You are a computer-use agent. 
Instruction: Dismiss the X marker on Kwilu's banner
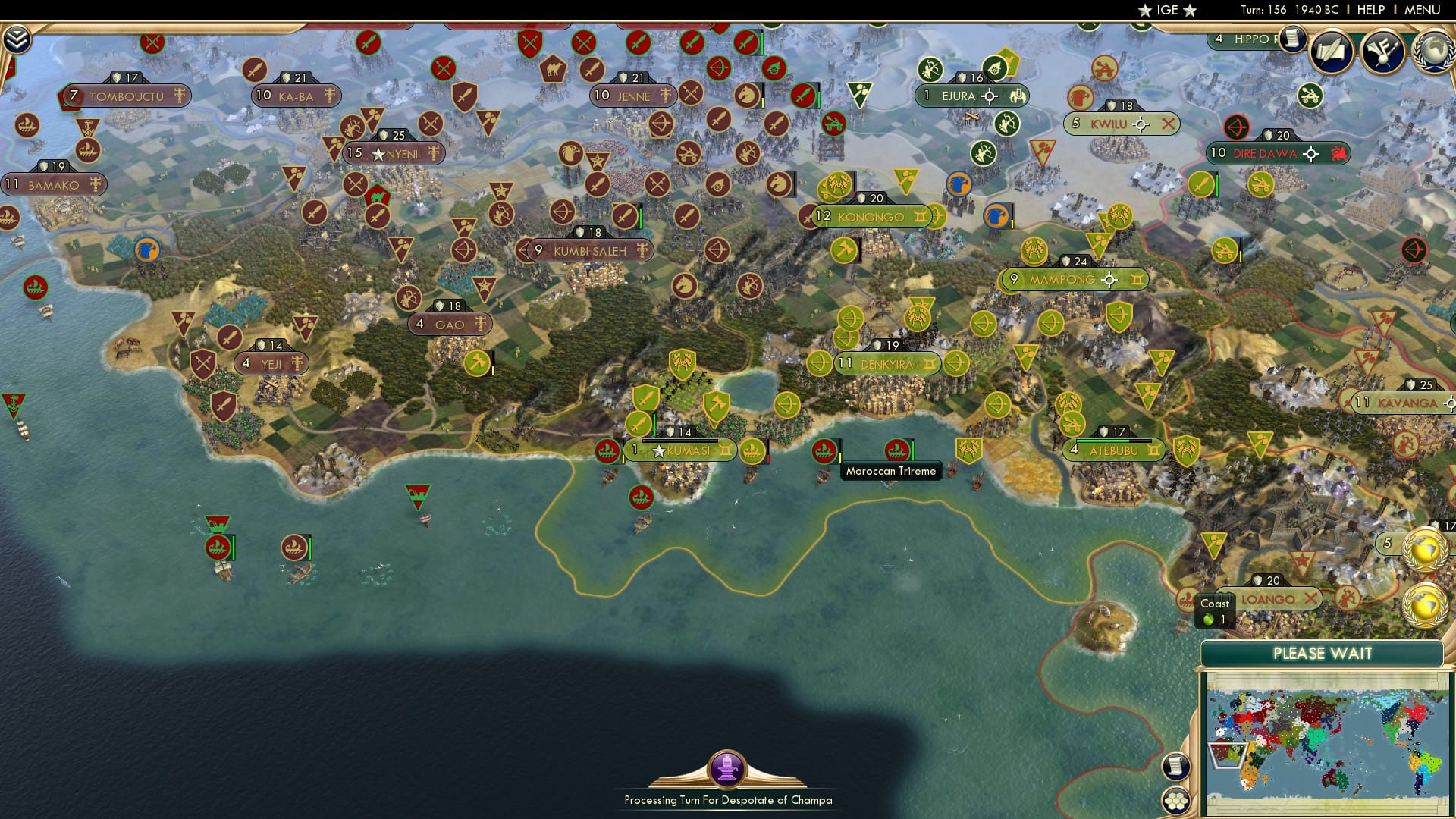[x=1167, y=123]
